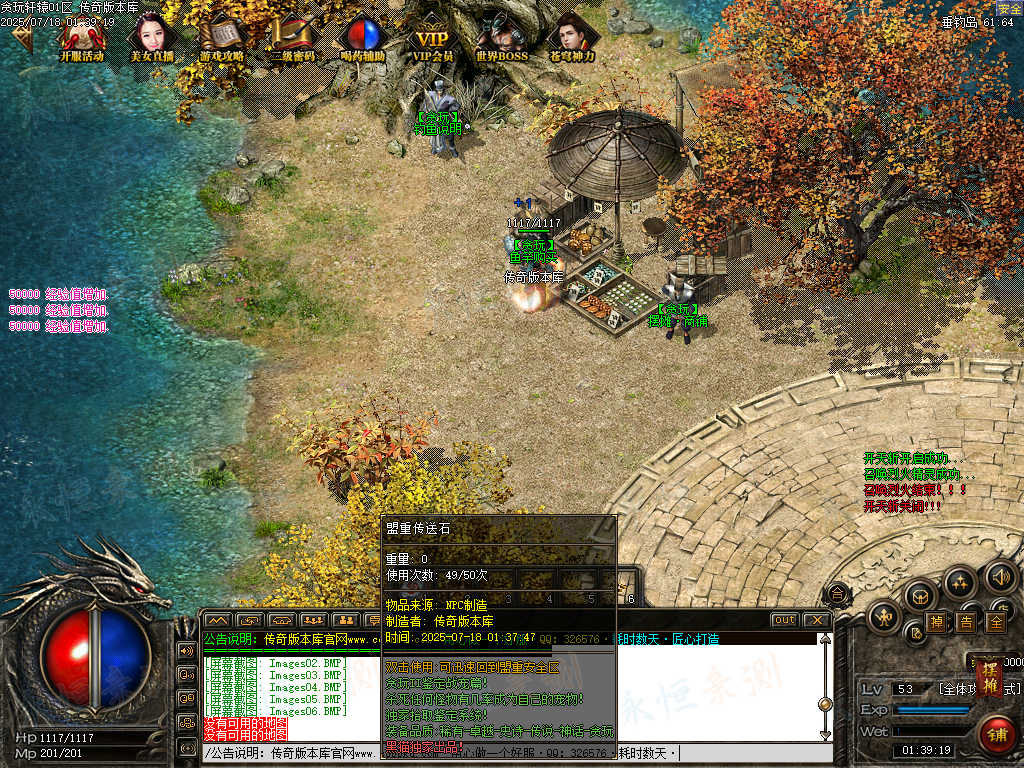This screenshot has height=768, width=1024.
Task: Click the chat panel's close X button
Action: [x=816, y=620]
